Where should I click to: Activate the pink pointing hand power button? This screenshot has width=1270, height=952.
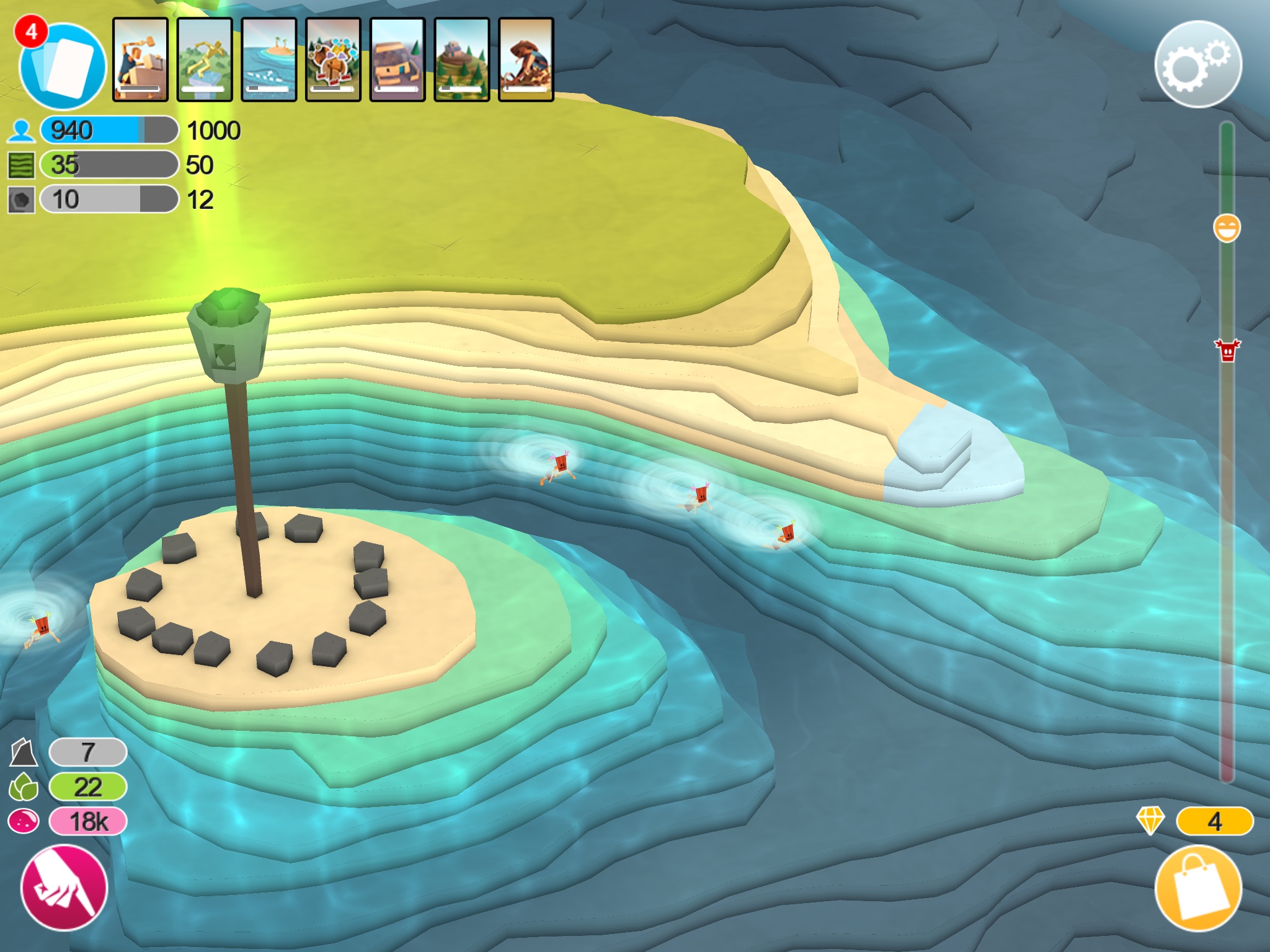(64, 888)
